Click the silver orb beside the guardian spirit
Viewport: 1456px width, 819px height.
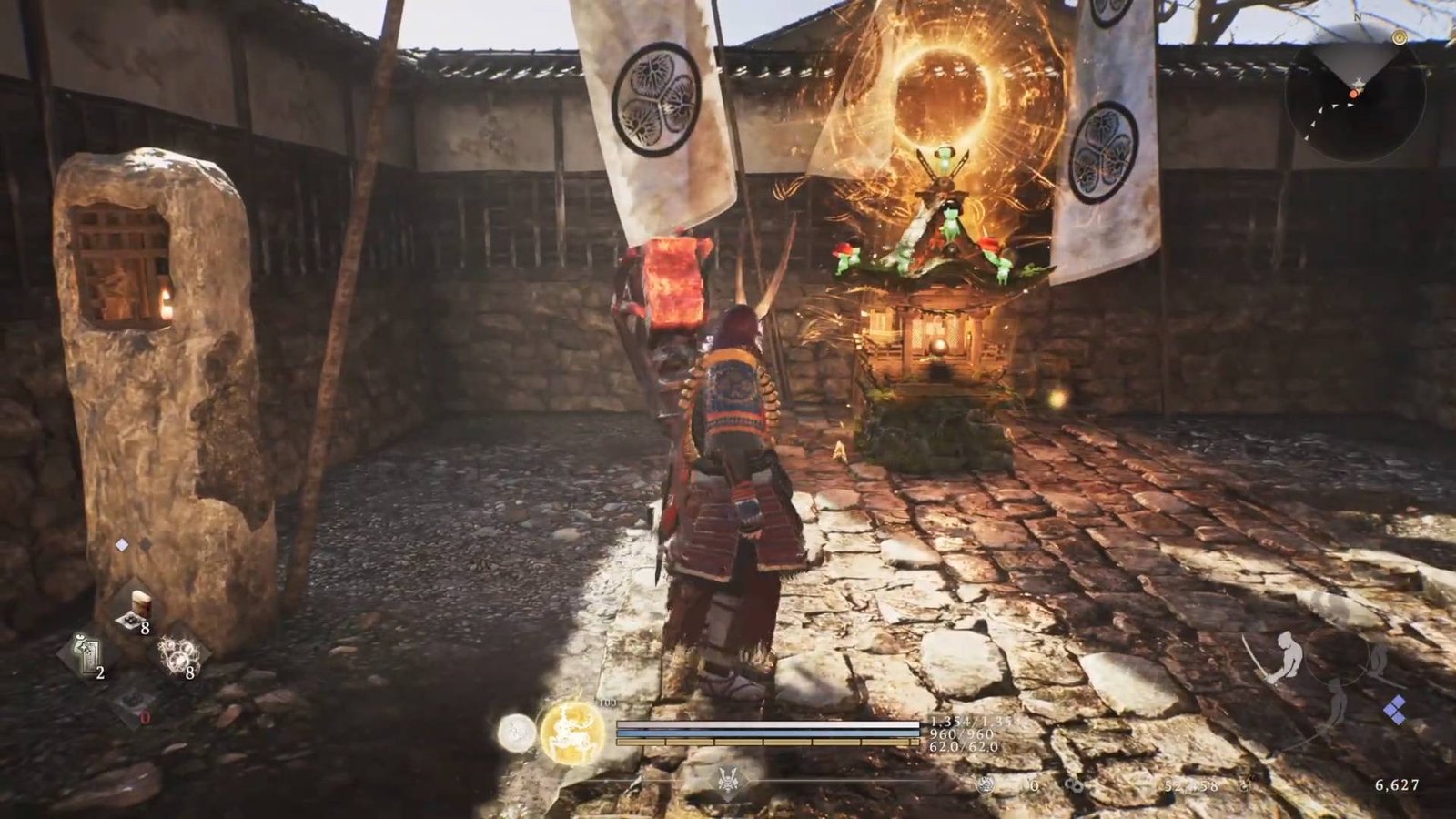[516, 732]
